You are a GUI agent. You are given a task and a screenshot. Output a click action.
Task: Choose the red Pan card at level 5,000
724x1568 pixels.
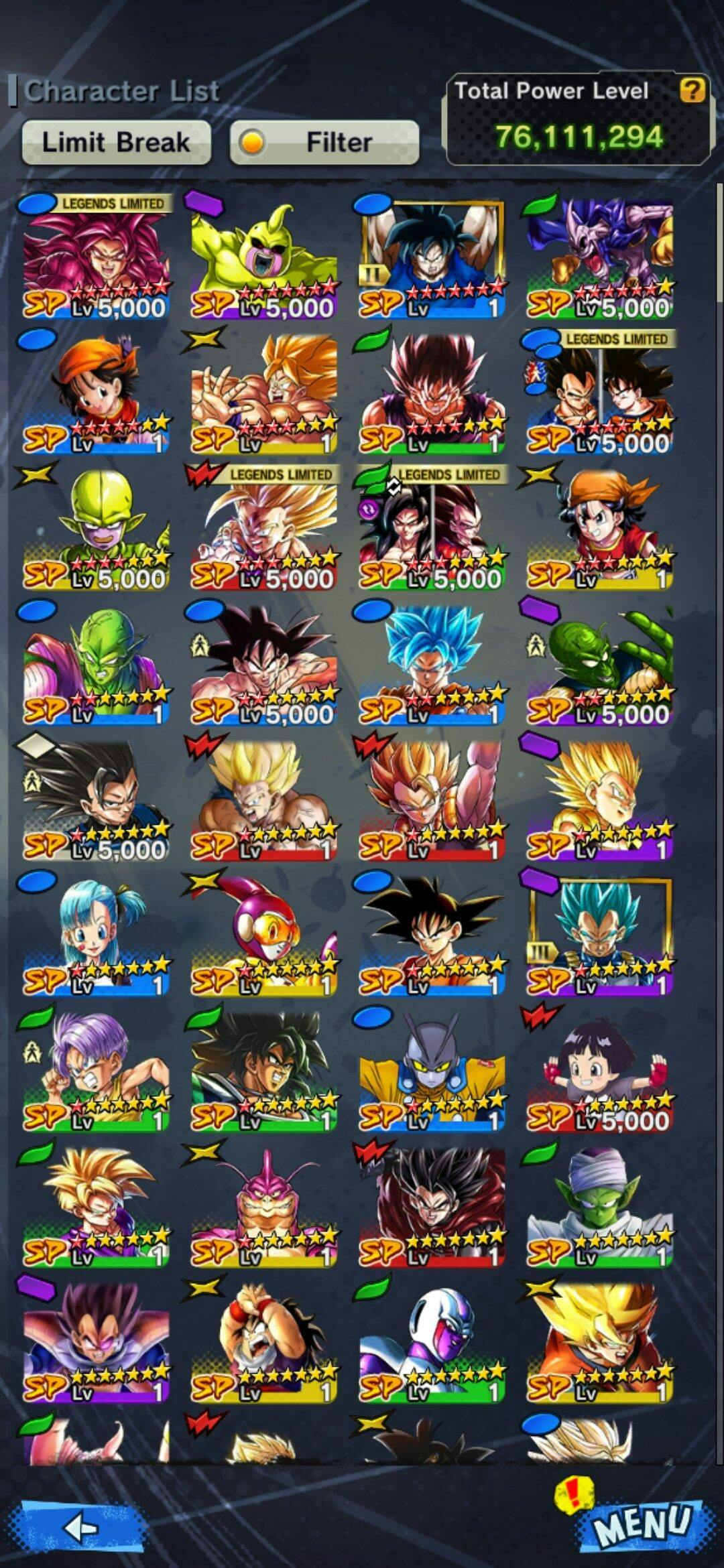[x=599, y=1070]
